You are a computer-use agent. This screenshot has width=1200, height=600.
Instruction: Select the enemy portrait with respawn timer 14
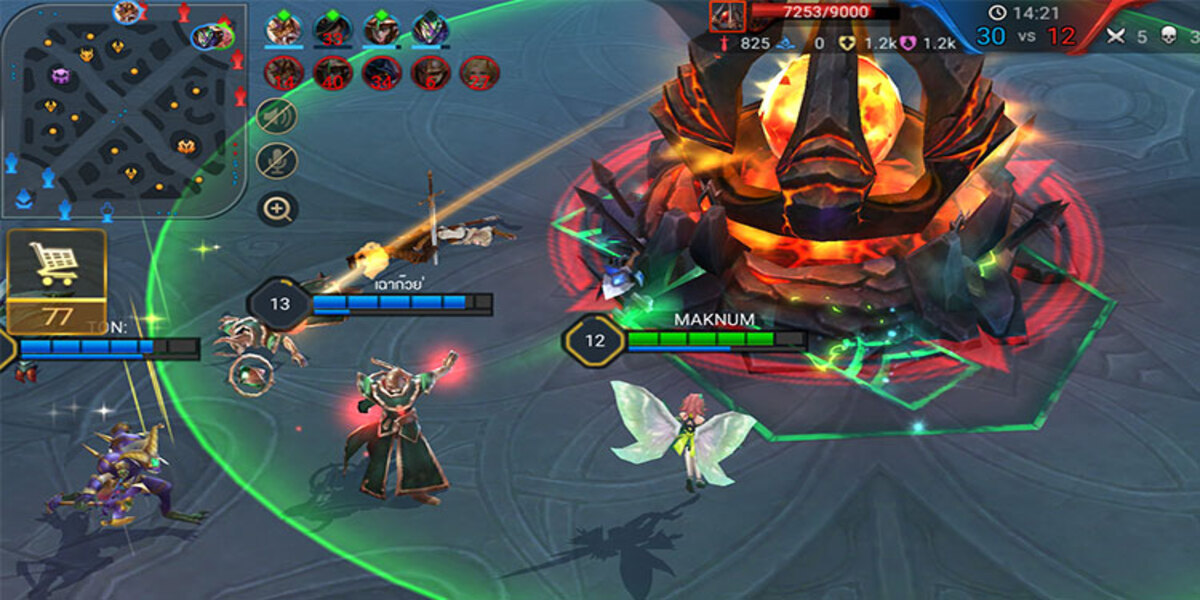point(284,73)
